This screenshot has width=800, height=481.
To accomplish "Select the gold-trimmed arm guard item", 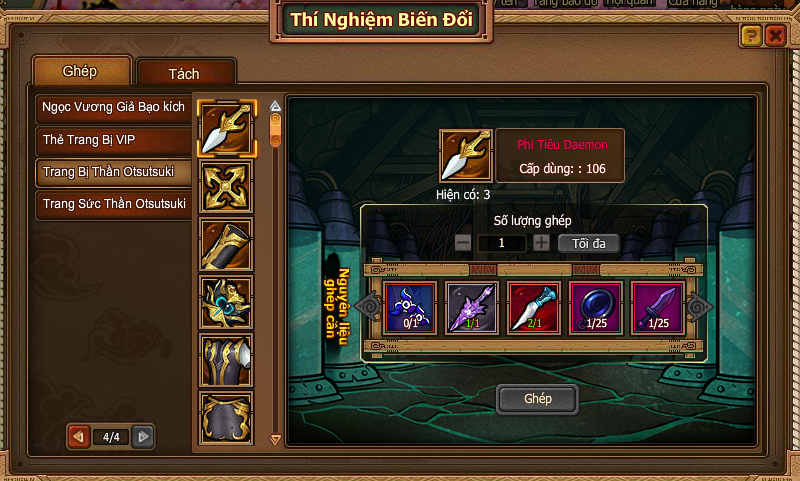I will point(226,245).
